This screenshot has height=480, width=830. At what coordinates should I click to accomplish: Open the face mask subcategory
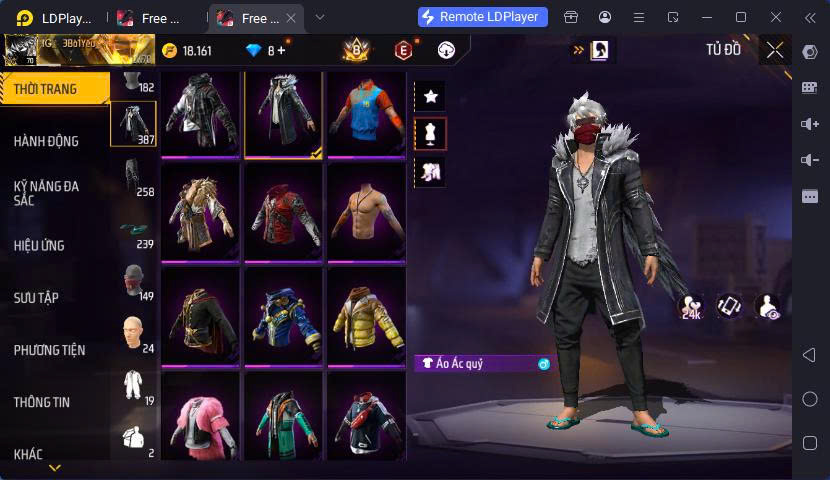[133, 281]
